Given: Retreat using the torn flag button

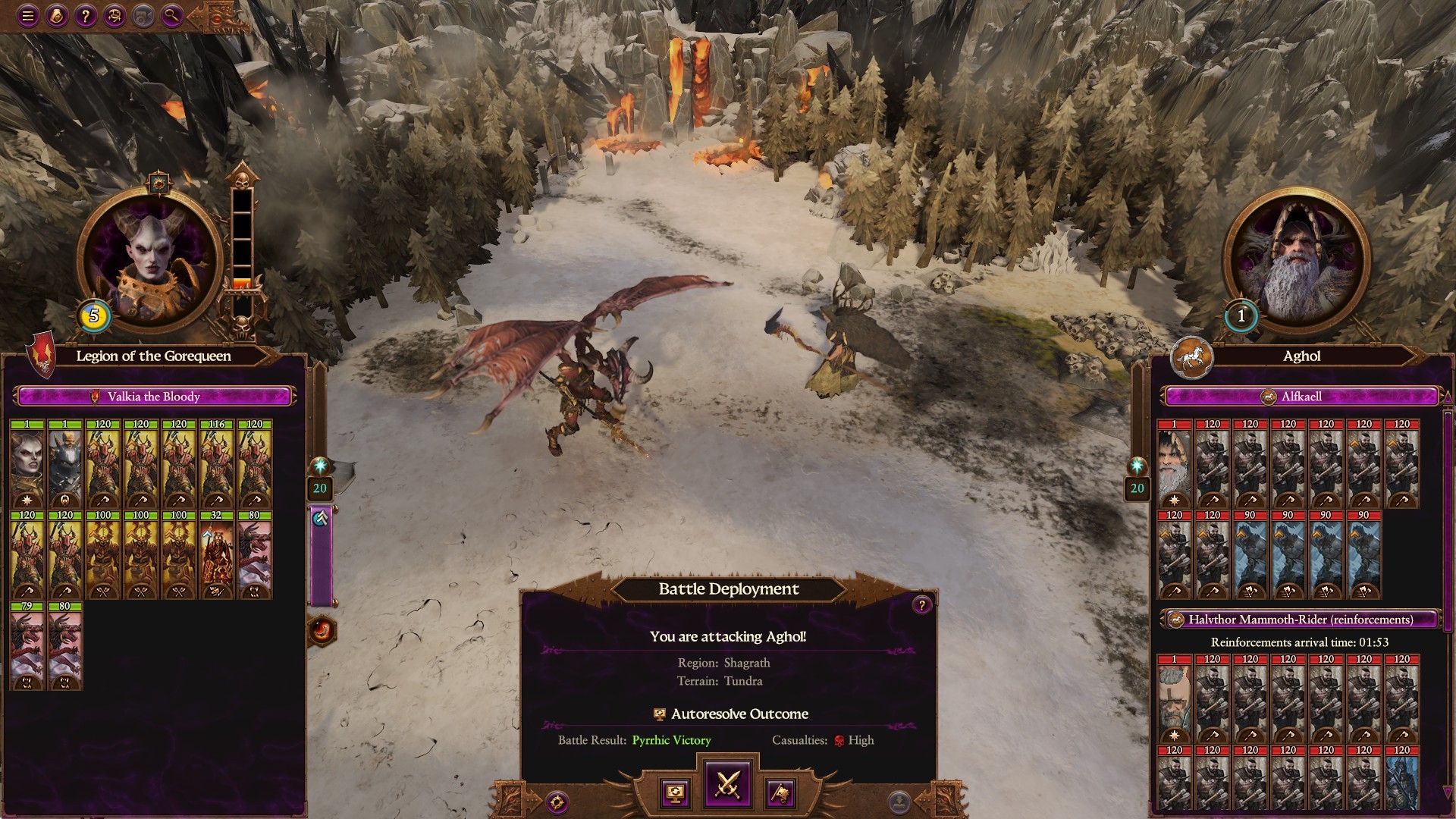Looking at the screenshot, I should coord(780,793).
